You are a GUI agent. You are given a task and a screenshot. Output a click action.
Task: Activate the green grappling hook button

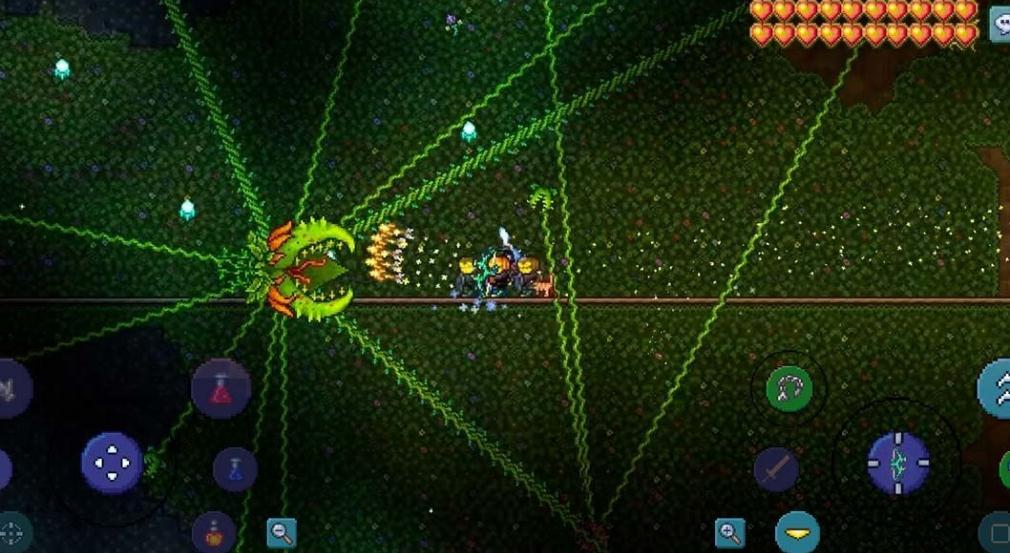(789, 388)
